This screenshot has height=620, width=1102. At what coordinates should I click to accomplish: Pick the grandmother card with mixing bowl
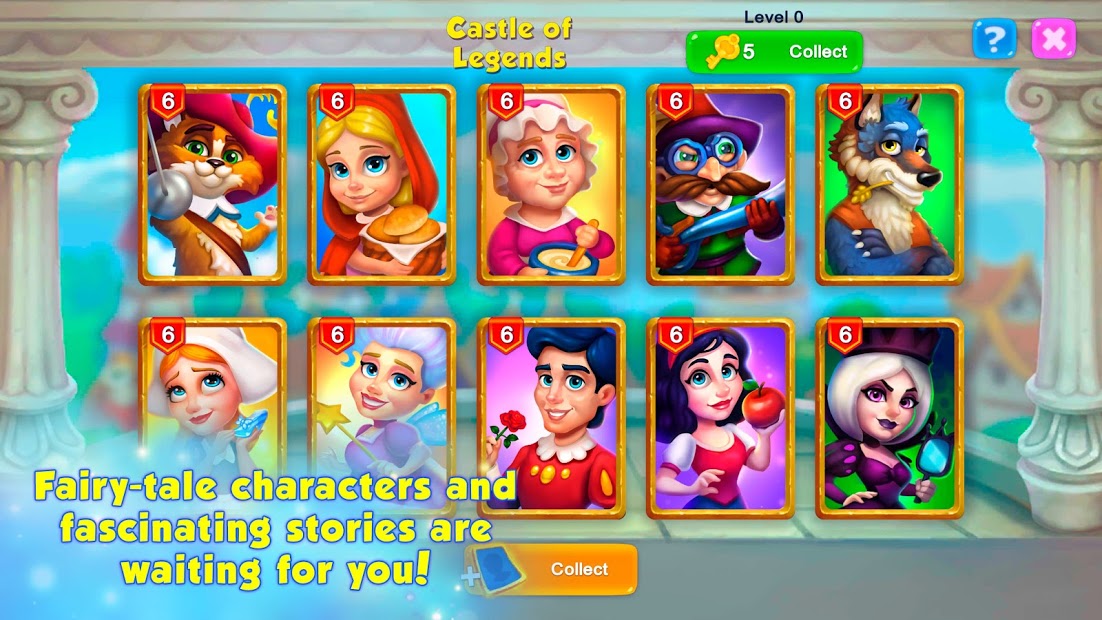pos(552,185)
